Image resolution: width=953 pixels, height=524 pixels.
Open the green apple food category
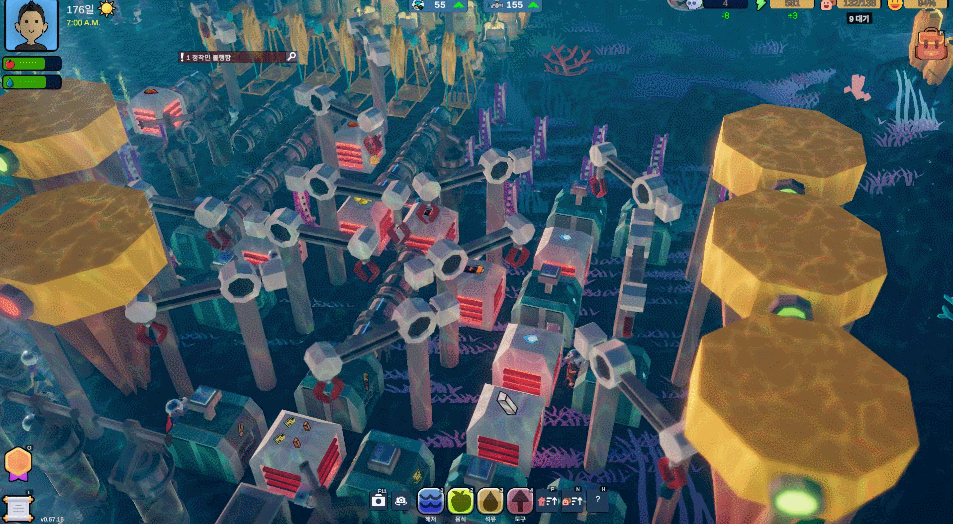pyautogui.click(x=460, y=500)
